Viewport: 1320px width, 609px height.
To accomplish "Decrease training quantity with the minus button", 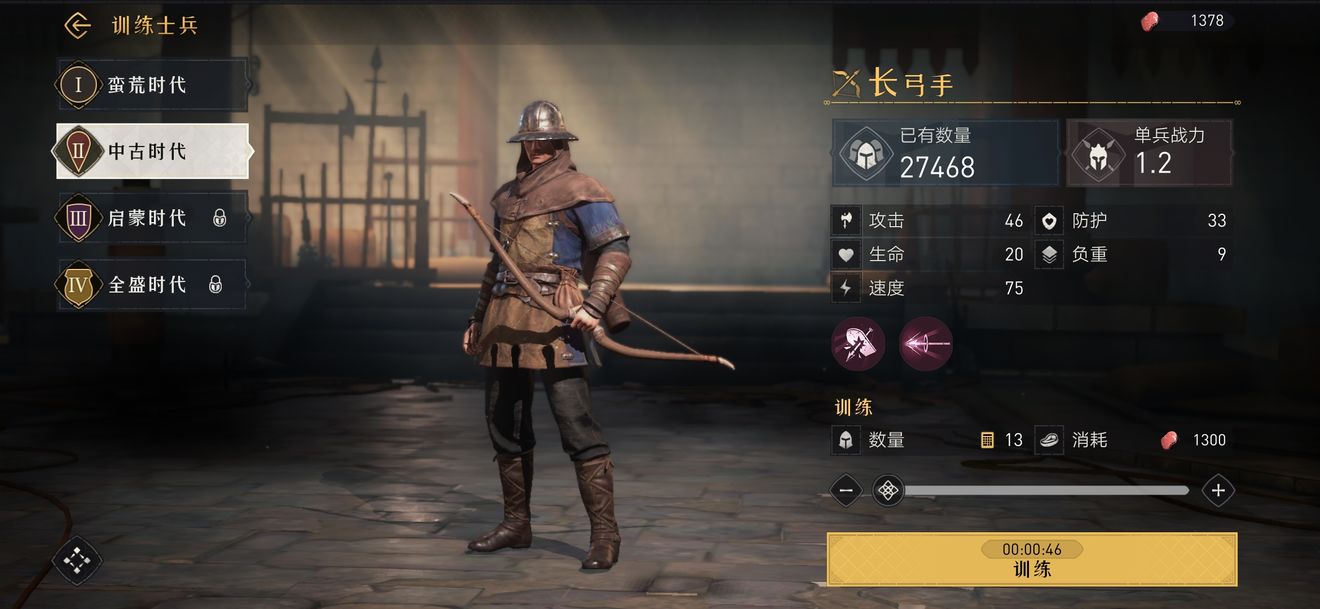I will click(846, 490).
